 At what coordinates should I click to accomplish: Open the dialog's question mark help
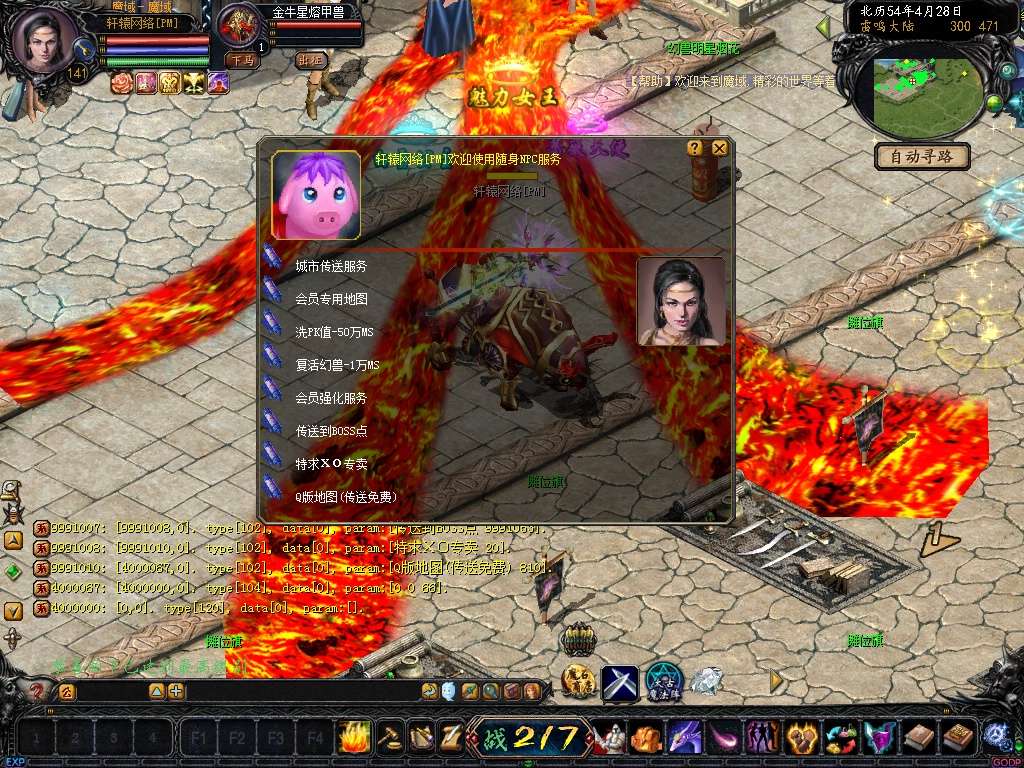coord(695,148)
